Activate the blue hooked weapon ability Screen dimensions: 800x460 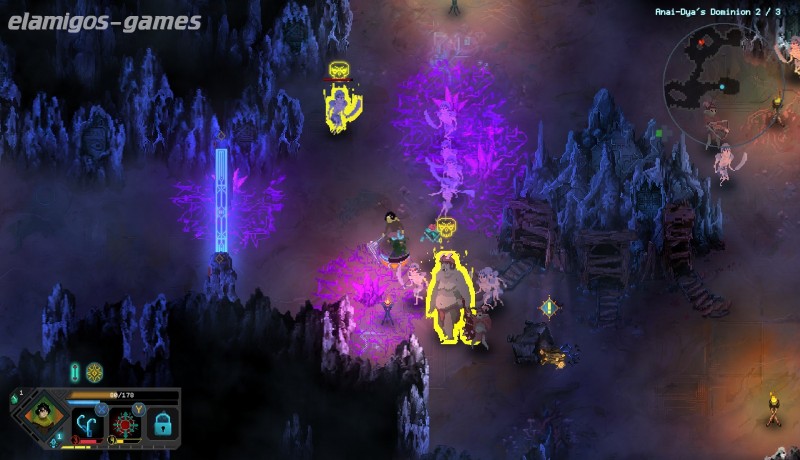tap(90, 424)
